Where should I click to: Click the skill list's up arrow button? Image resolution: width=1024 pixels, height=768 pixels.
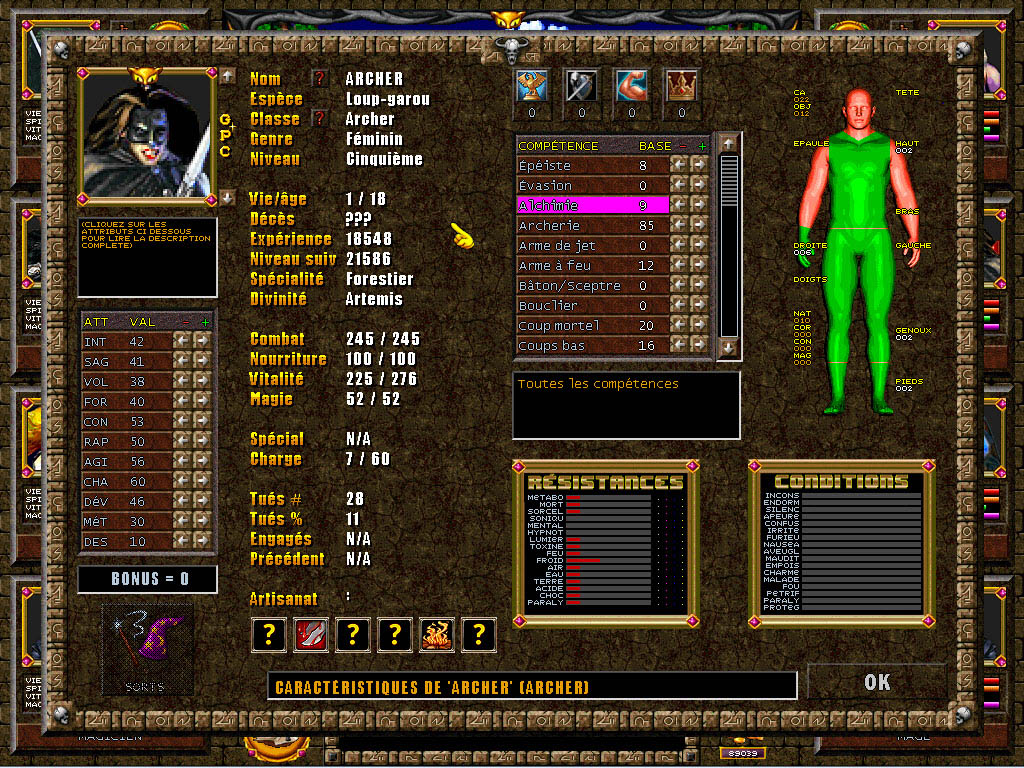728,145
